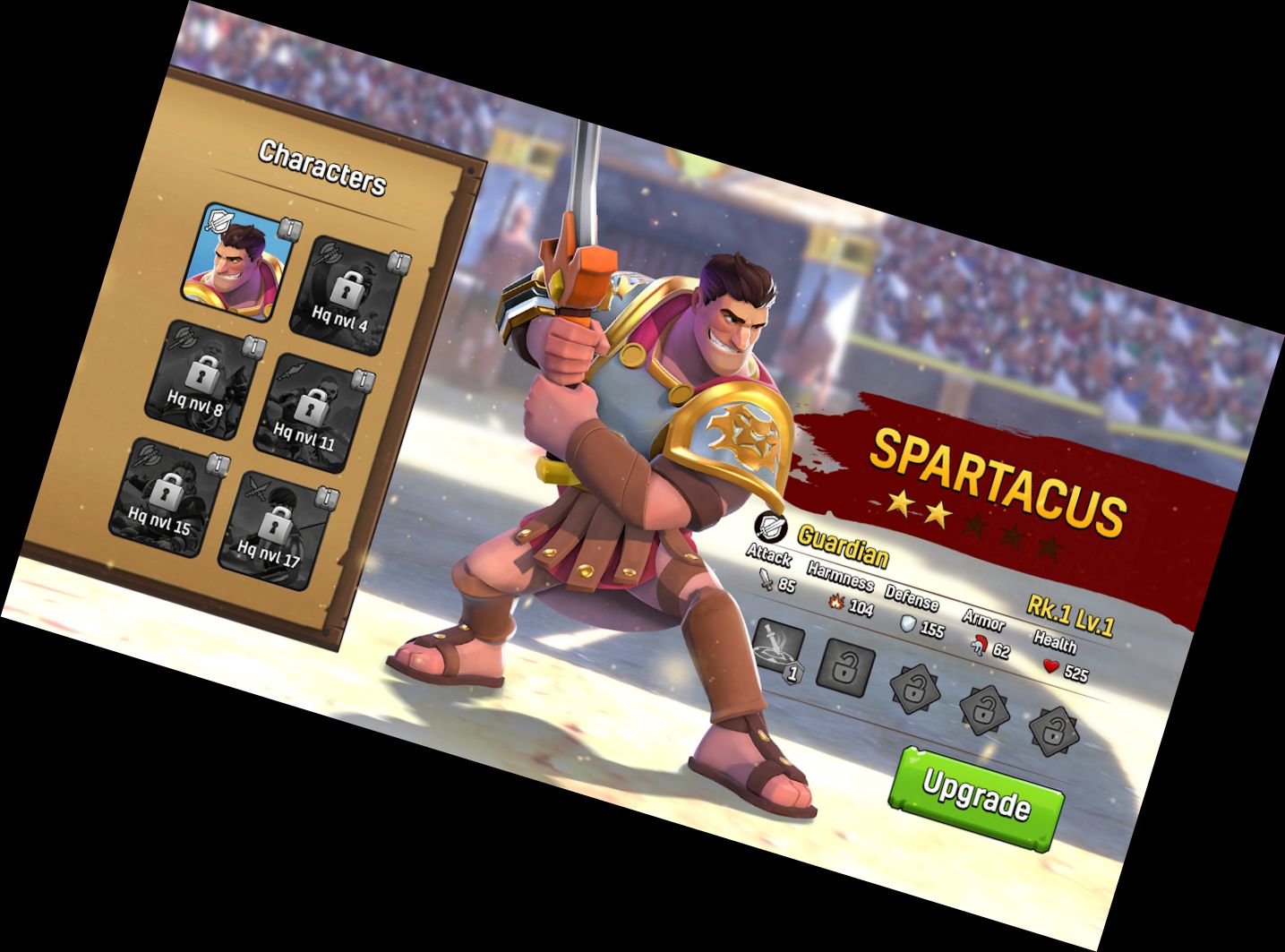Click the heart icon beside Health 525
The image size is (1285, 952).
pos(1050,665)
